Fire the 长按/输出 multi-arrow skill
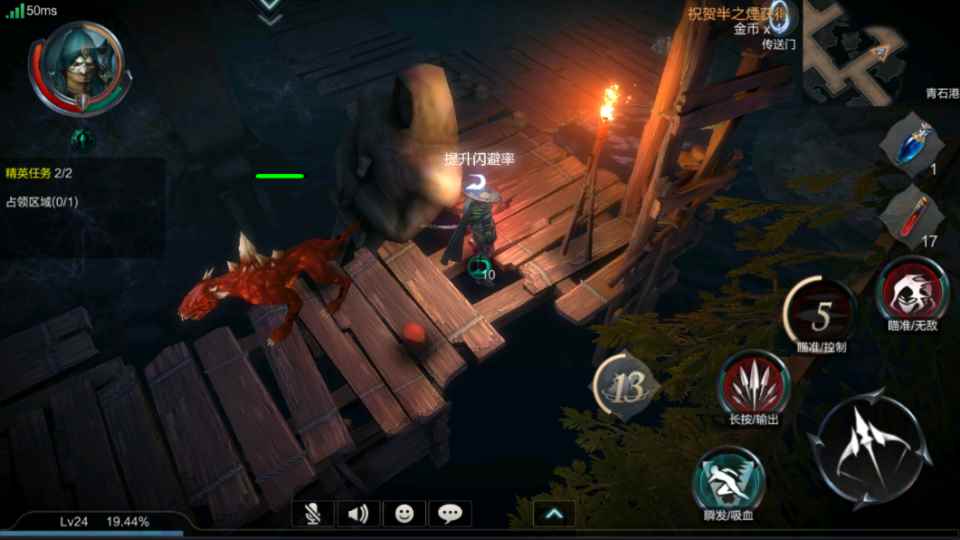 point(754,386)
